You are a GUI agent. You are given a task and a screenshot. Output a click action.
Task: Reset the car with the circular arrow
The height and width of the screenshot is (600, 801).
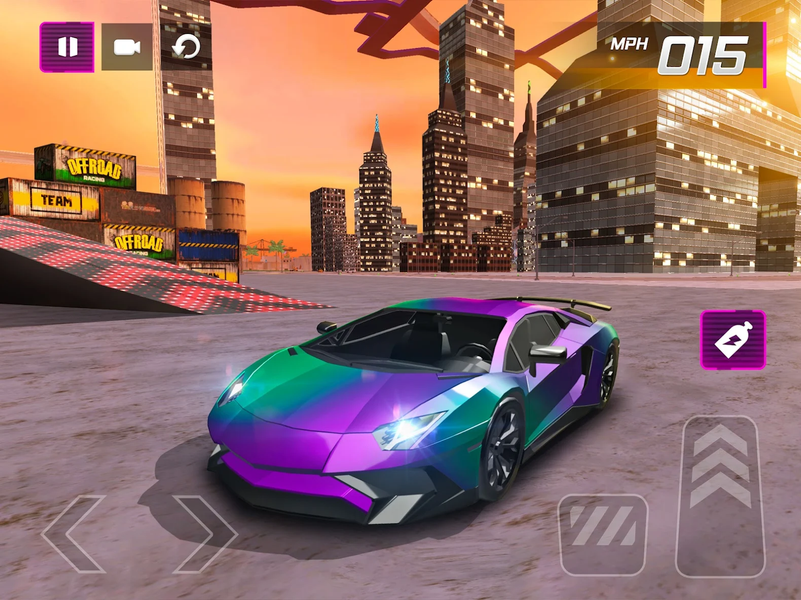click(186, 47)
